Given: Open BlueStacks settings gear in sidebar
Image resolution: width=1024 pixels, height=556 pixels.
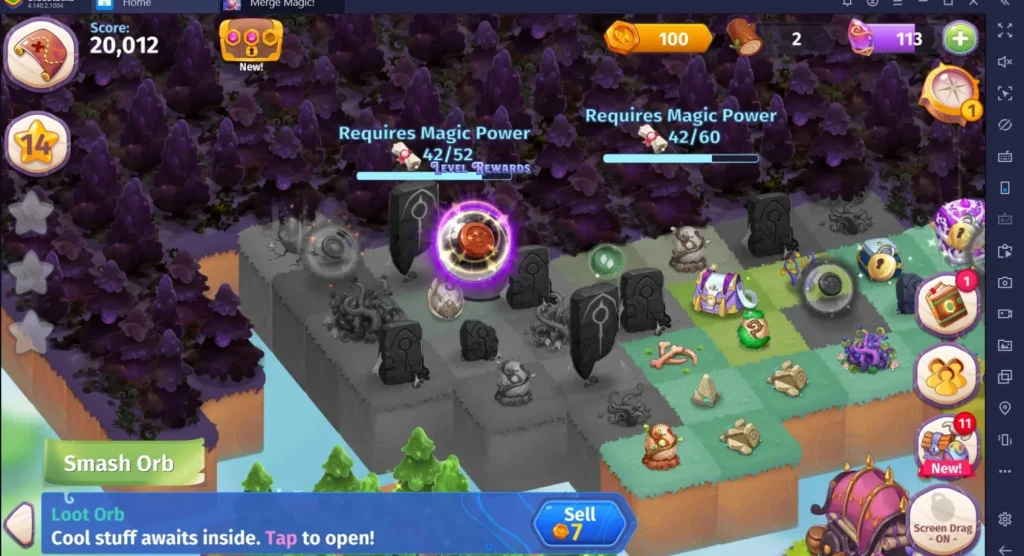Looking at the screenshot, I should (1005, 519).
